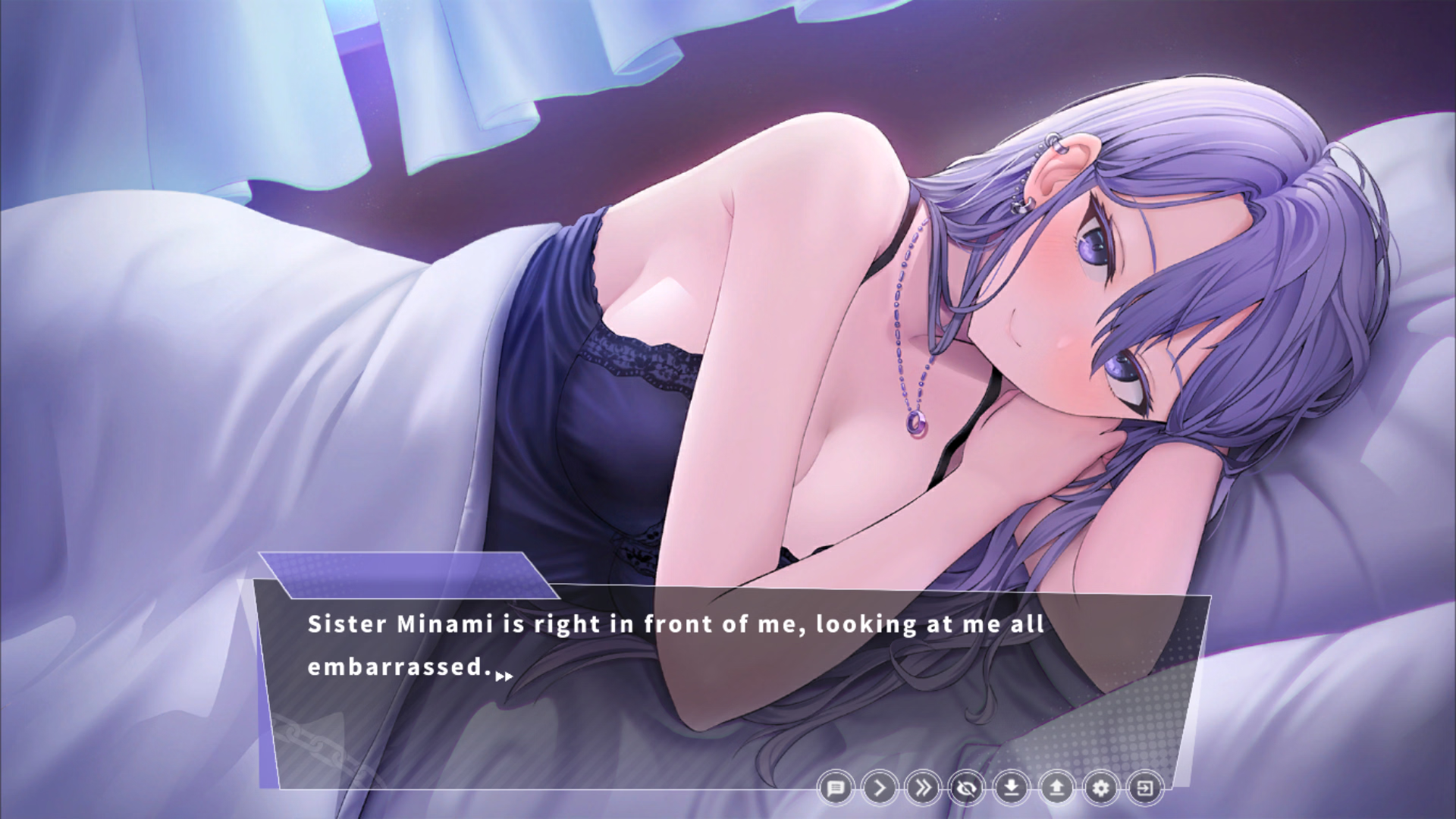Open the save menu via the download-arrow icon

(1012, 789)
